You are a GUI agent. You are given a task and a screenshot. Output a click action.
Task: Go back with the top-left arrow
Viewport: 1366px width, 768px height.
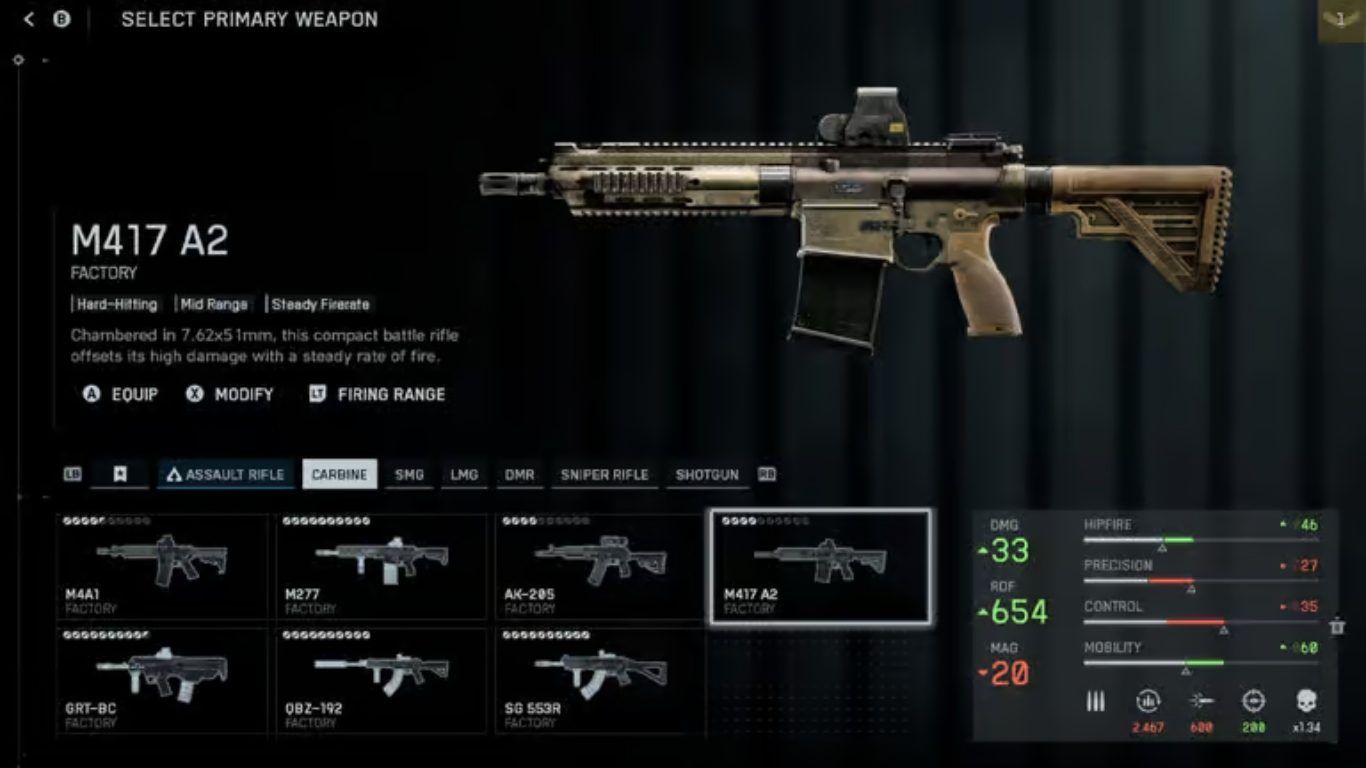29,19
